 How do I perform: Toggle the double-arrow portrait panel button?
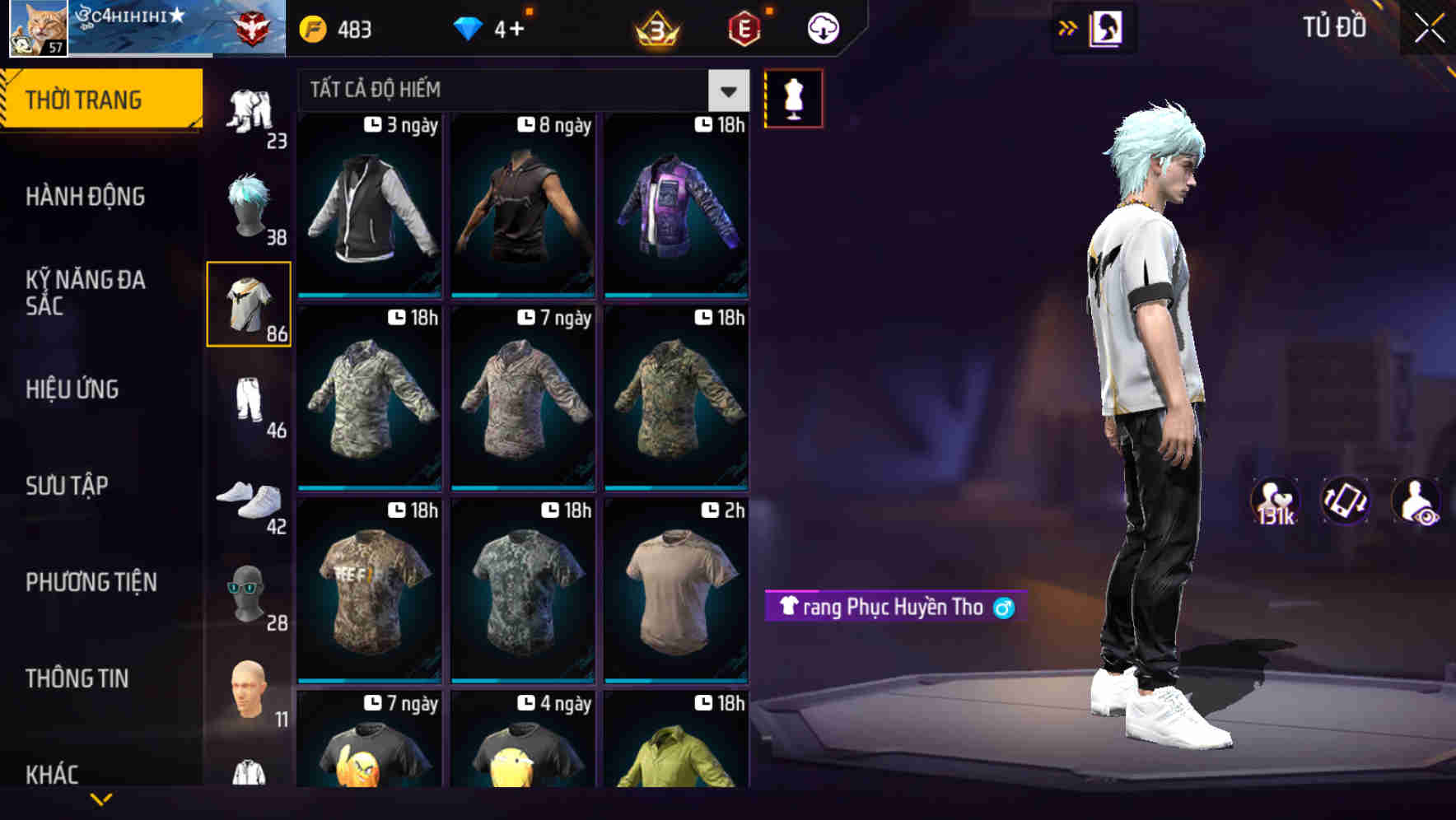pos(1067,27)
